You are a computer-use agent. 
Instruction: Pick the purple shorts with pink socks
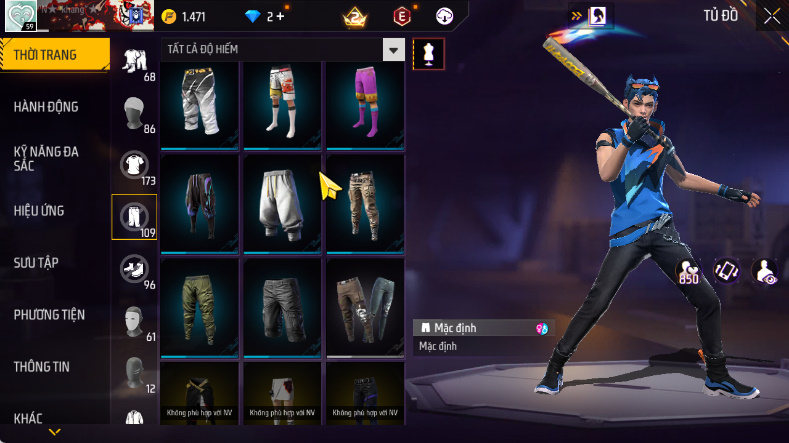point(365,102)
